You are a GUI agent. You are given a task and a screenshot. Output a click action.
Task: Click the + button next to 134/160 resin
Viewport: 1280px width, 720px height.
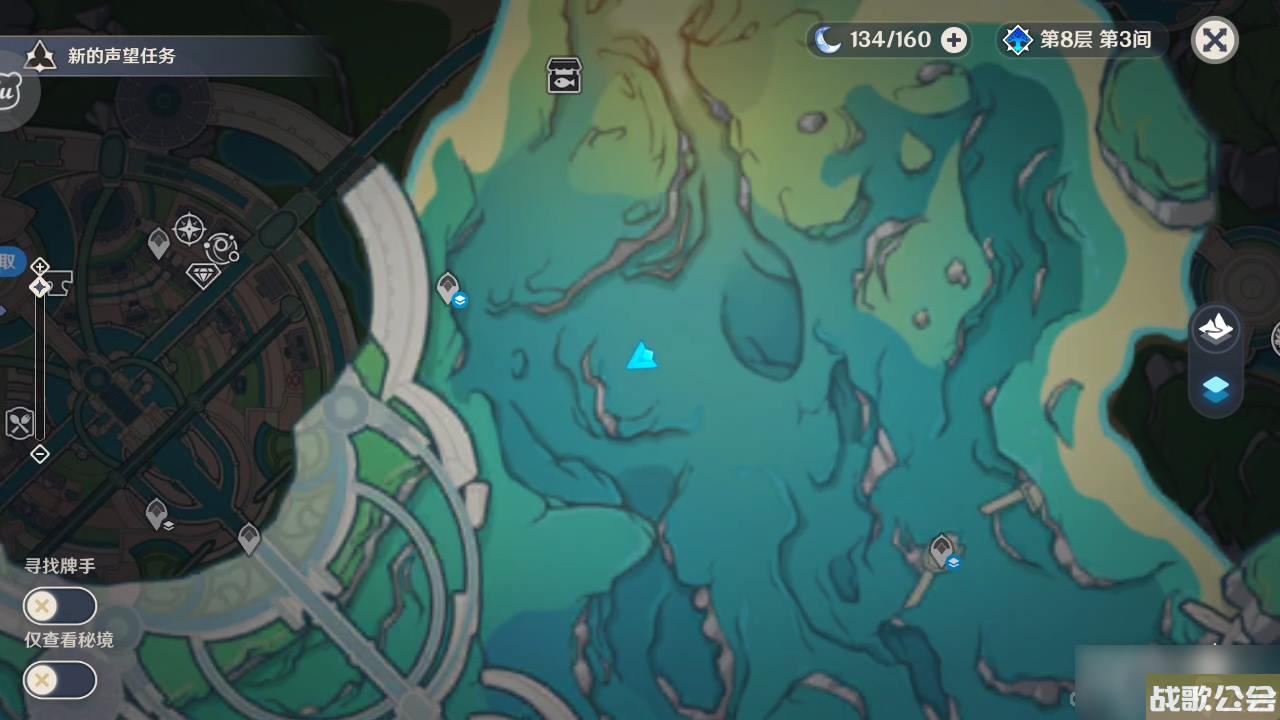954,40
